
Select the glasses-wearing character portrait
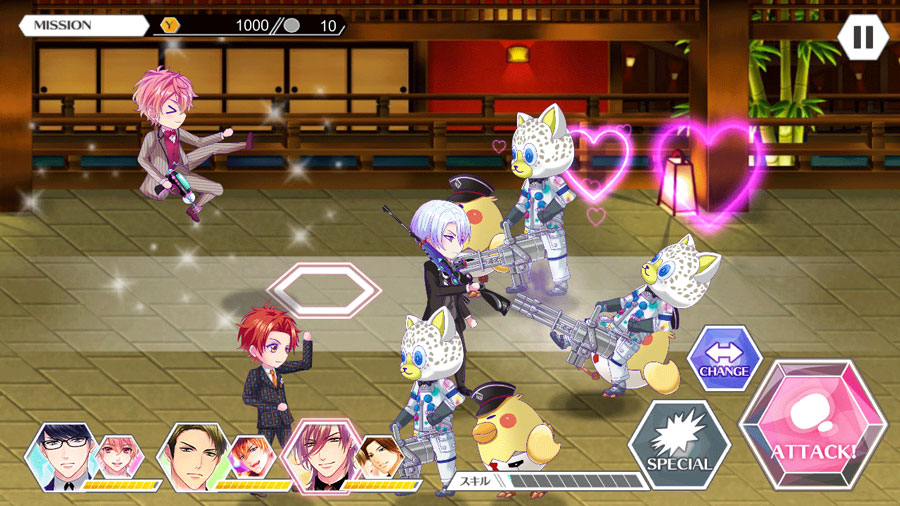tap(63, 455)
